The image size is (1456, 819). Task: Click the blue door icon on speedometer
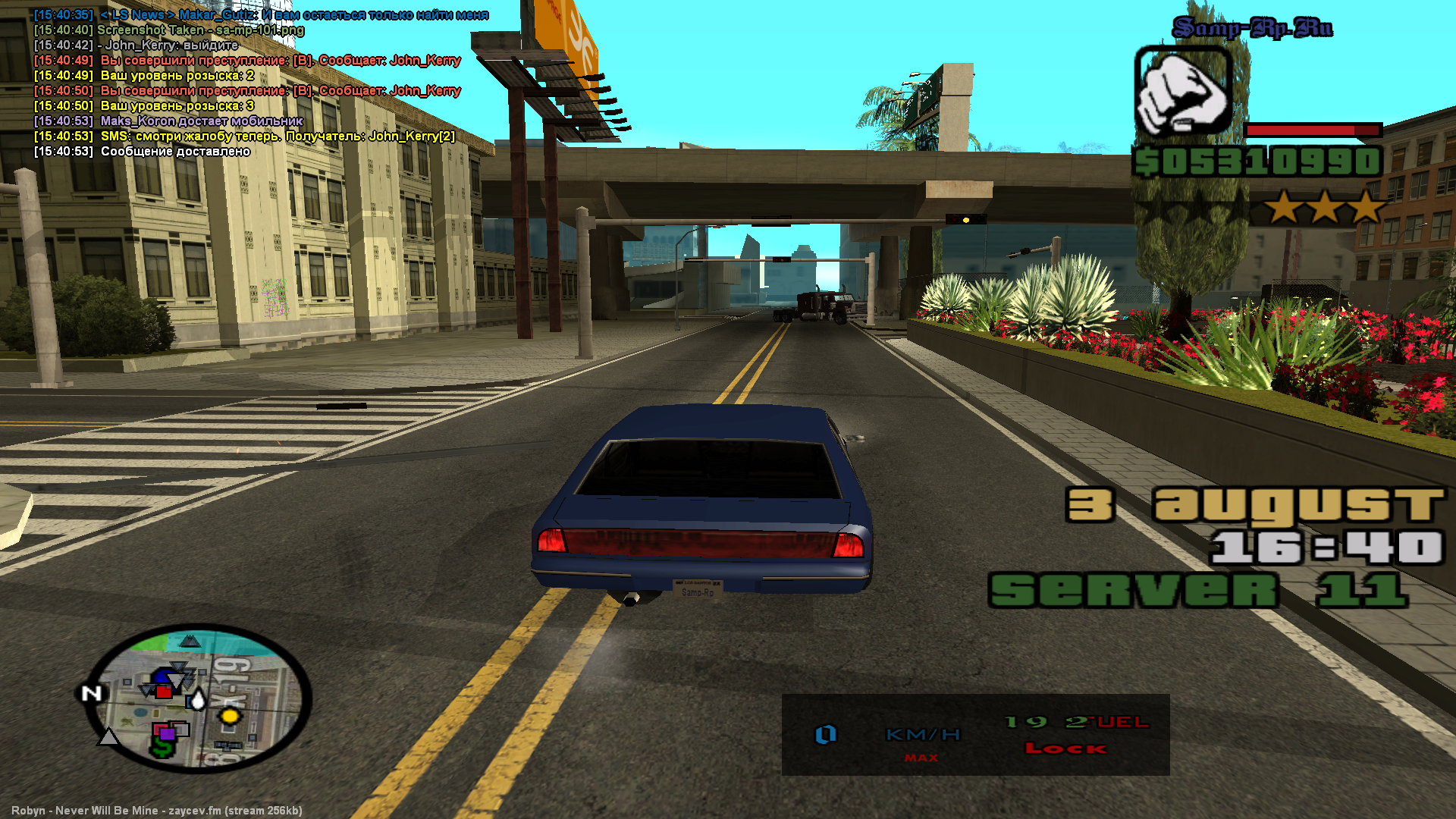(825, 734)
